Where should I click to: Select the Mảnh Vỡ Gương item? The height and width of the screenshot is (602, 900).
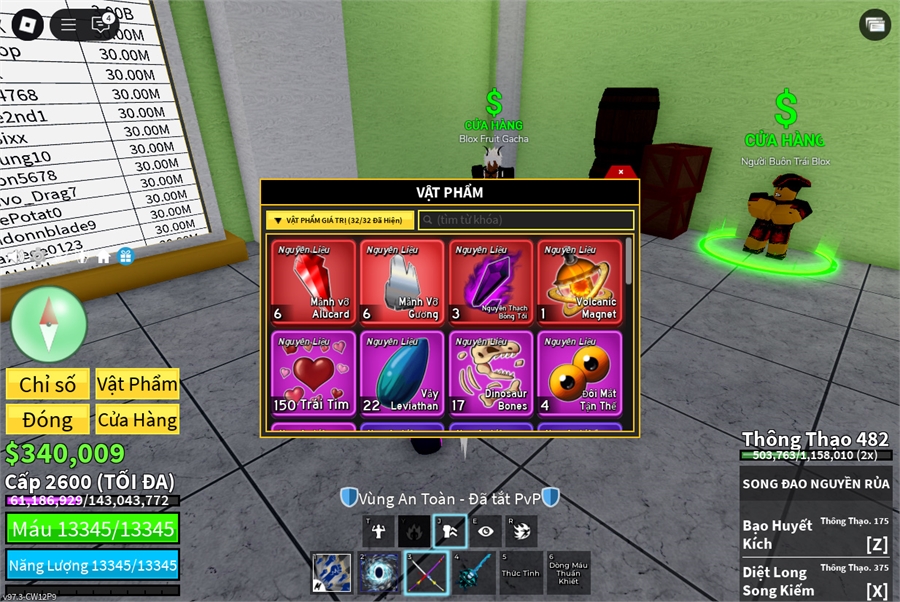tap(402, 282)
